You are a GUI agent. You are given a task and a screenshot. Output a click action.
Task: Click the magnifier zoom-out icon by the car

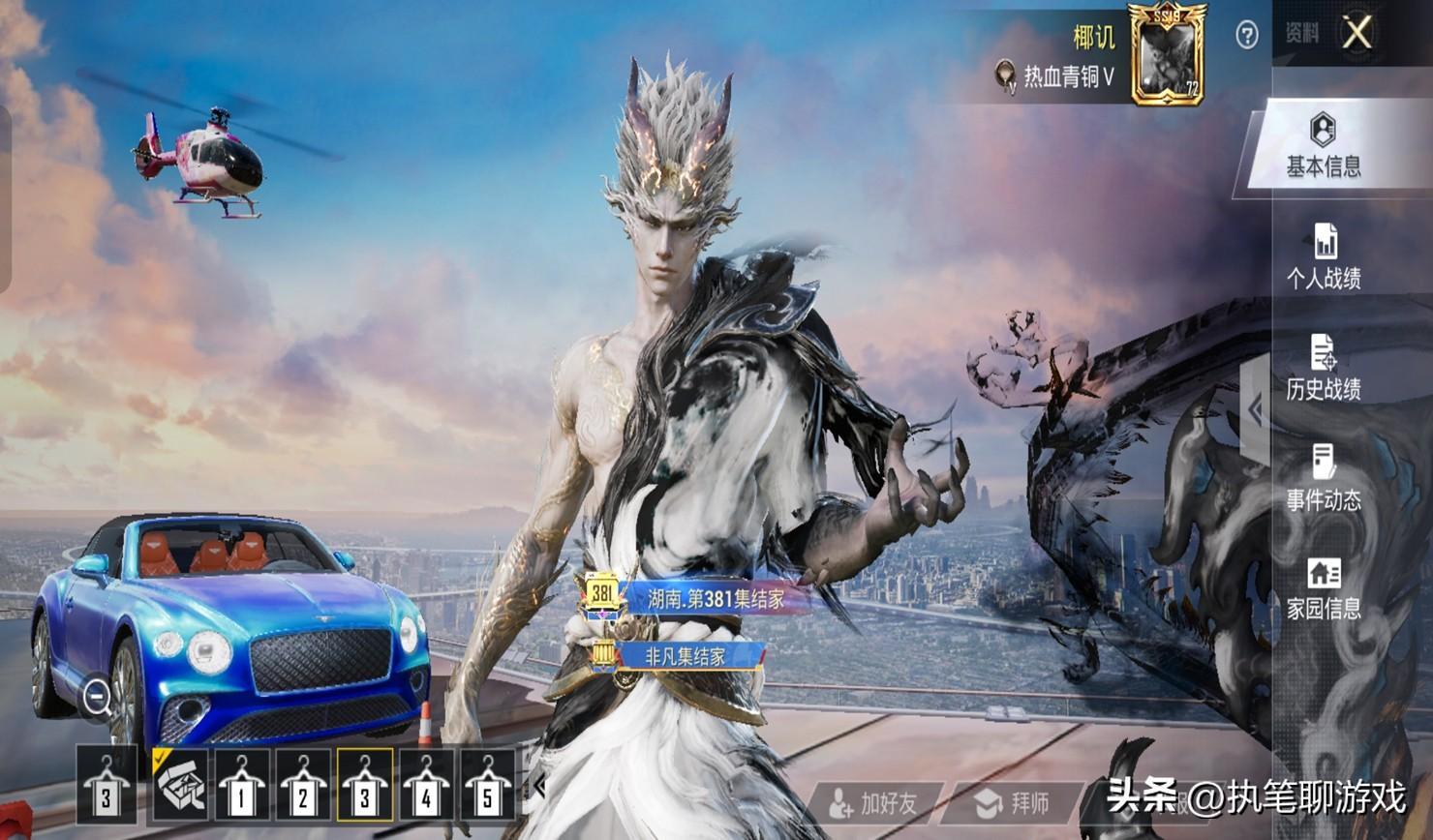[97, 696]
